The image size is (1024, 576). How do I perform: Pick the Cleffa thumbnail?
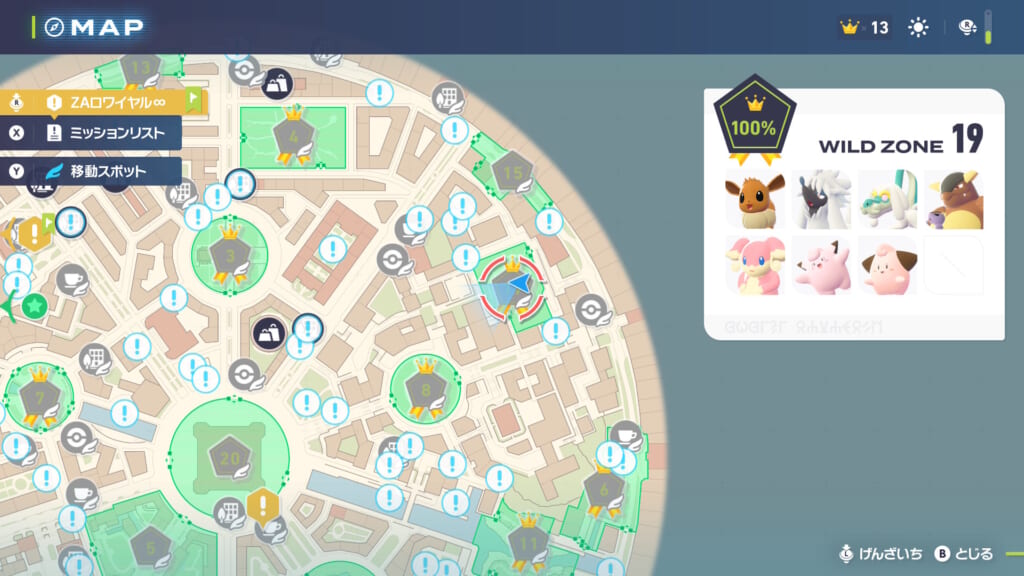click(x=887, y=266)
